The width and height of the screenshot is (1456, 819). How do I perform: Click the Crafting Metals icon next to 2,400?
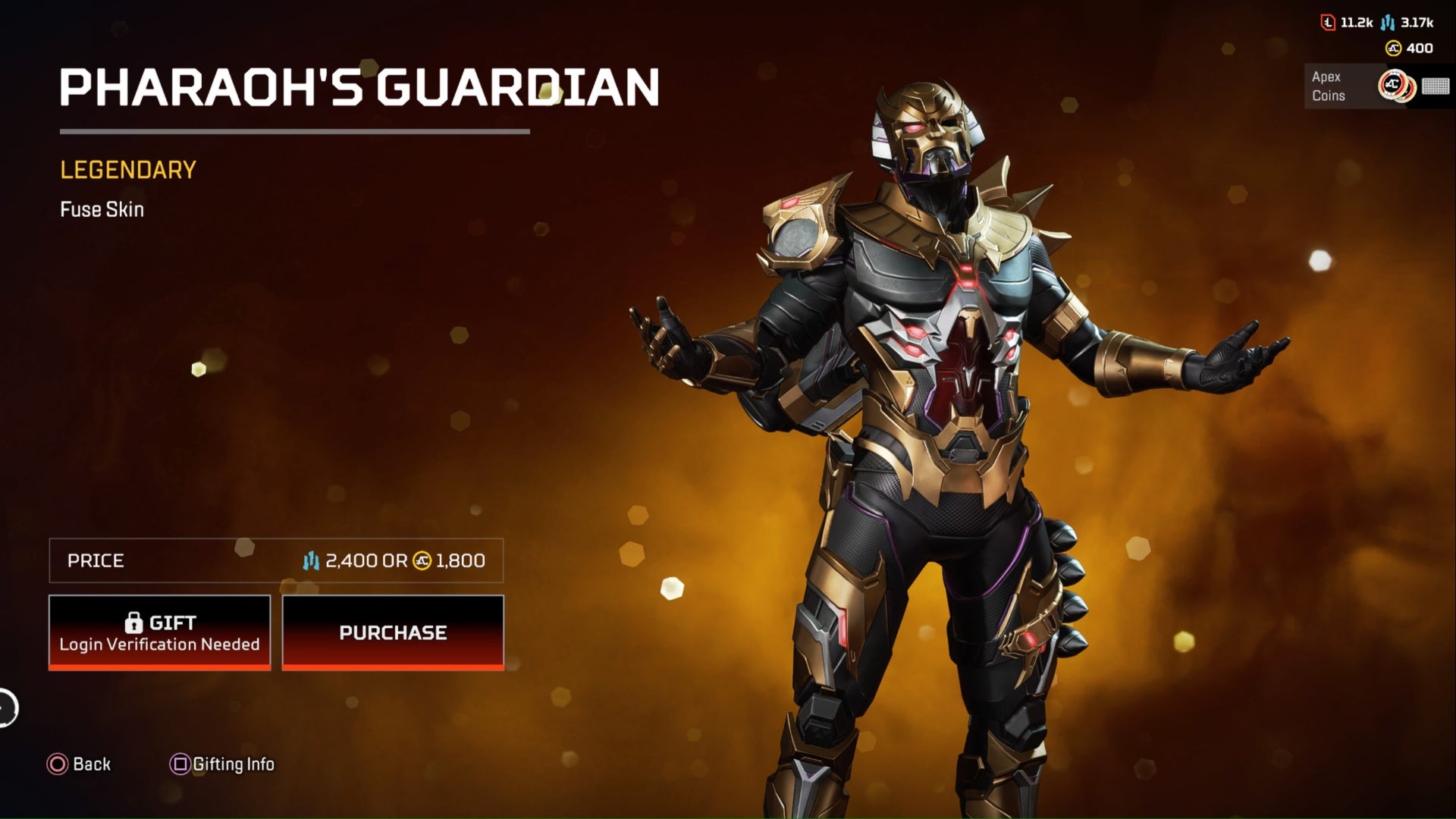click(309, 561)
